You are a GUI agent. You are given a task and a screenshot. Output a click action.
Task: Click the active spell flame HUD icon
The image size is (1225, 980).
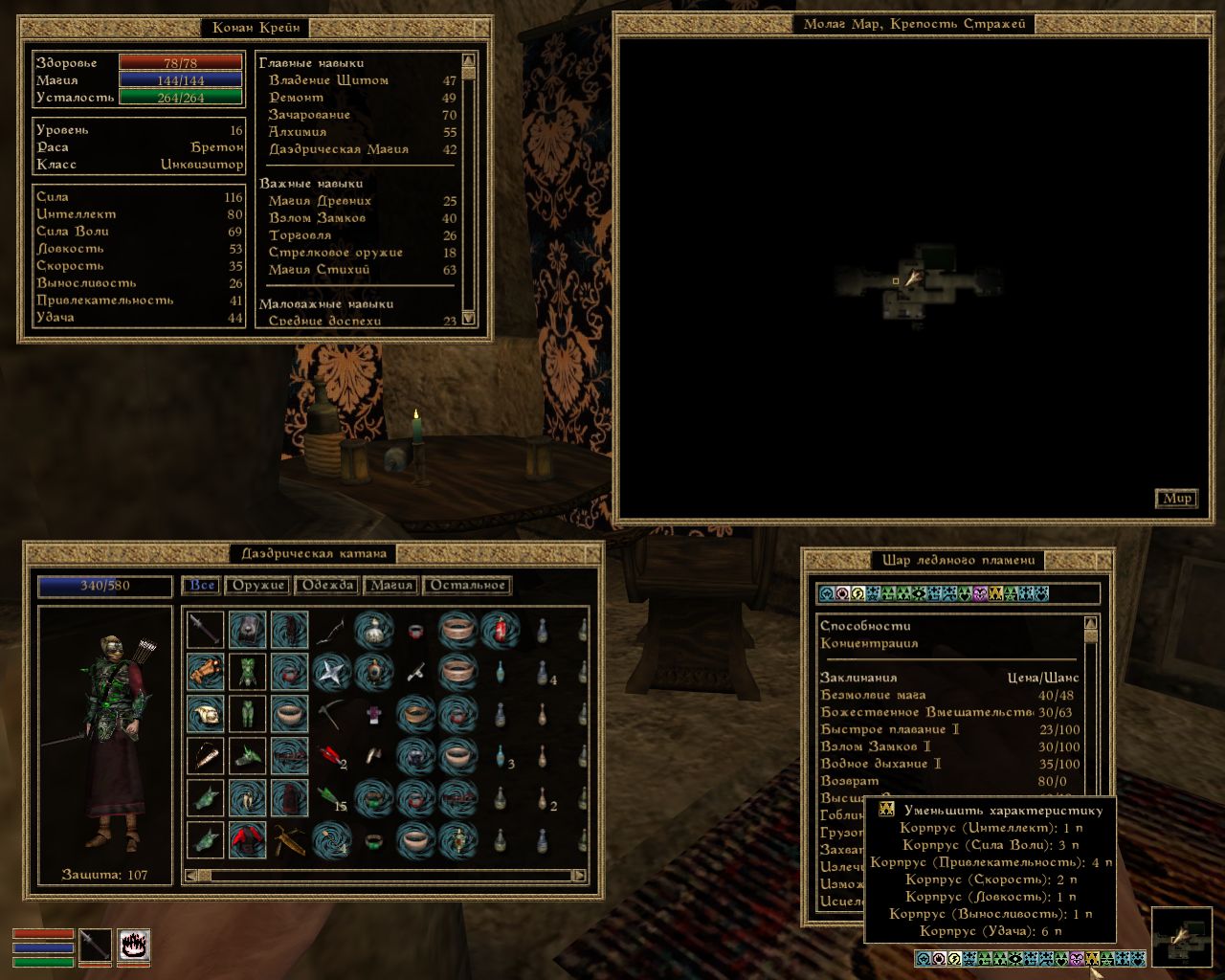point(134,946)
